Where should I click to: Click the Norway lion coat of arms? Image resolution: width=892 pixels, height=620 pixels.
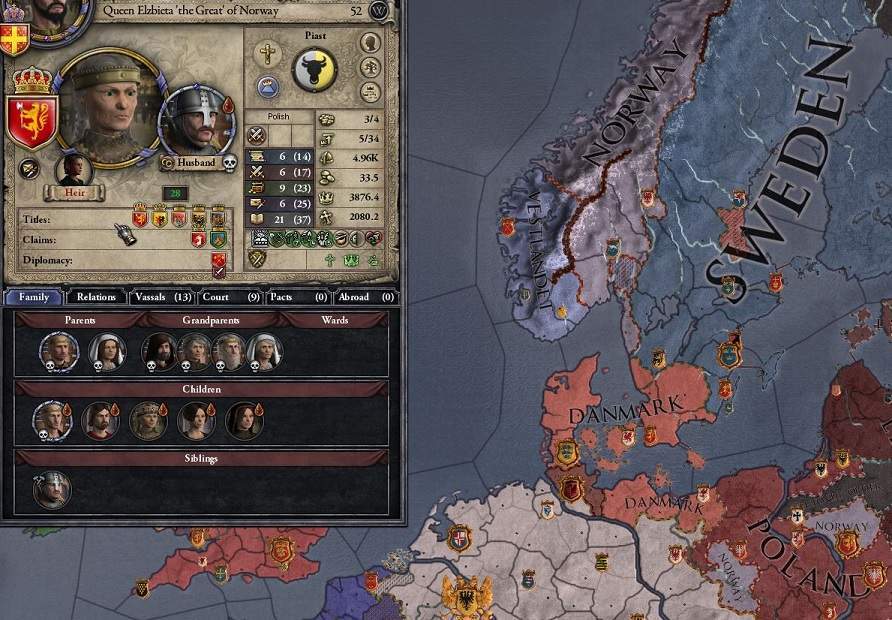tap(31, 122)
